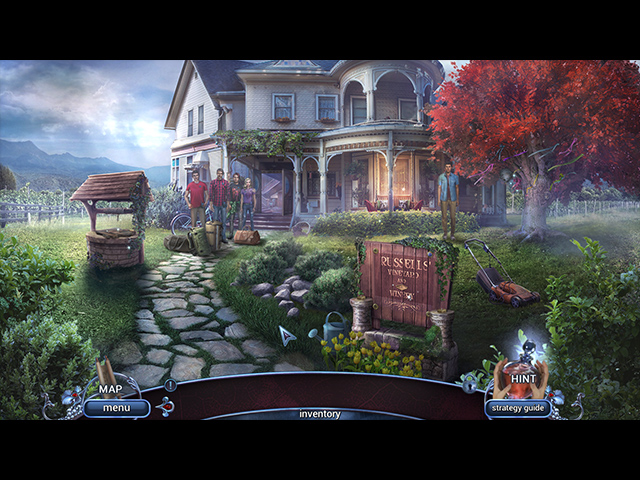Expand the inventory panel

pos(320,414)
